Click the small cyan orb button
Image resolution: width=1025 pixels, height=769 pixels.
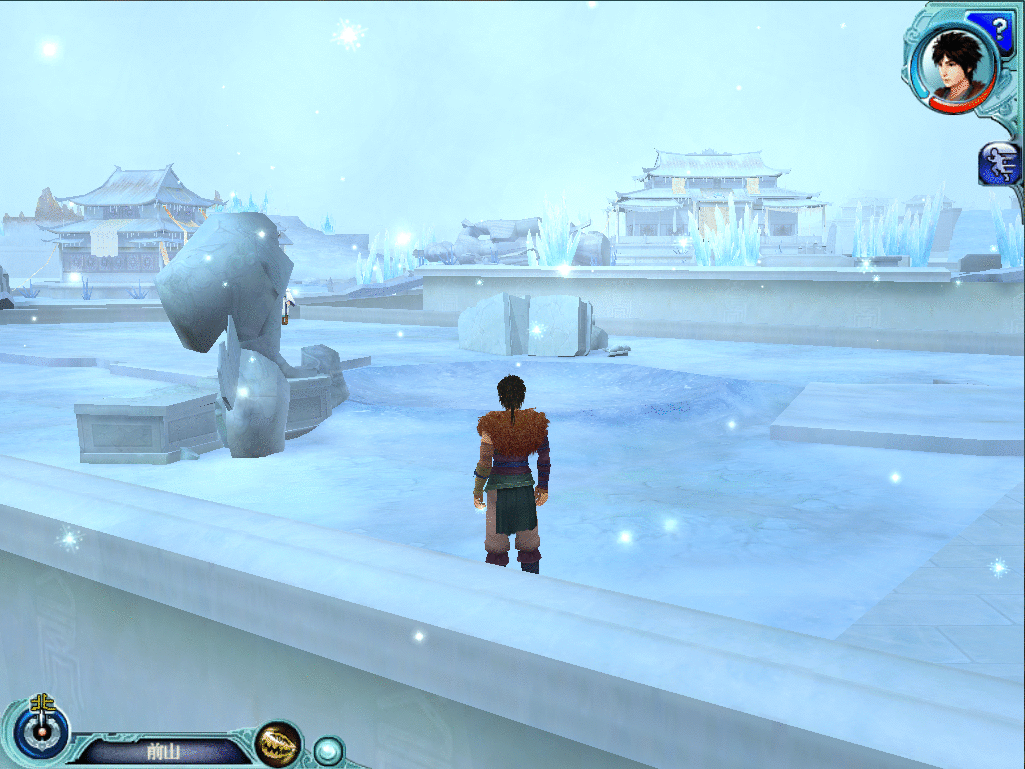(328, 751)
